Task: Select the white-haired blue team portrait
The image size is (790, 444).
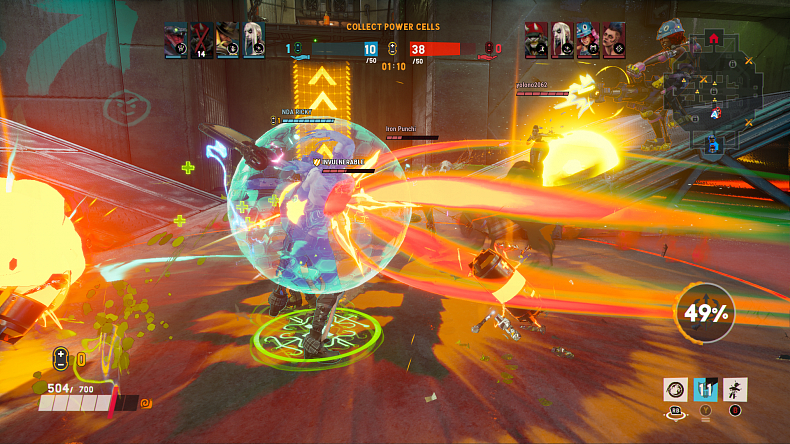Action: tap(254, 39)
